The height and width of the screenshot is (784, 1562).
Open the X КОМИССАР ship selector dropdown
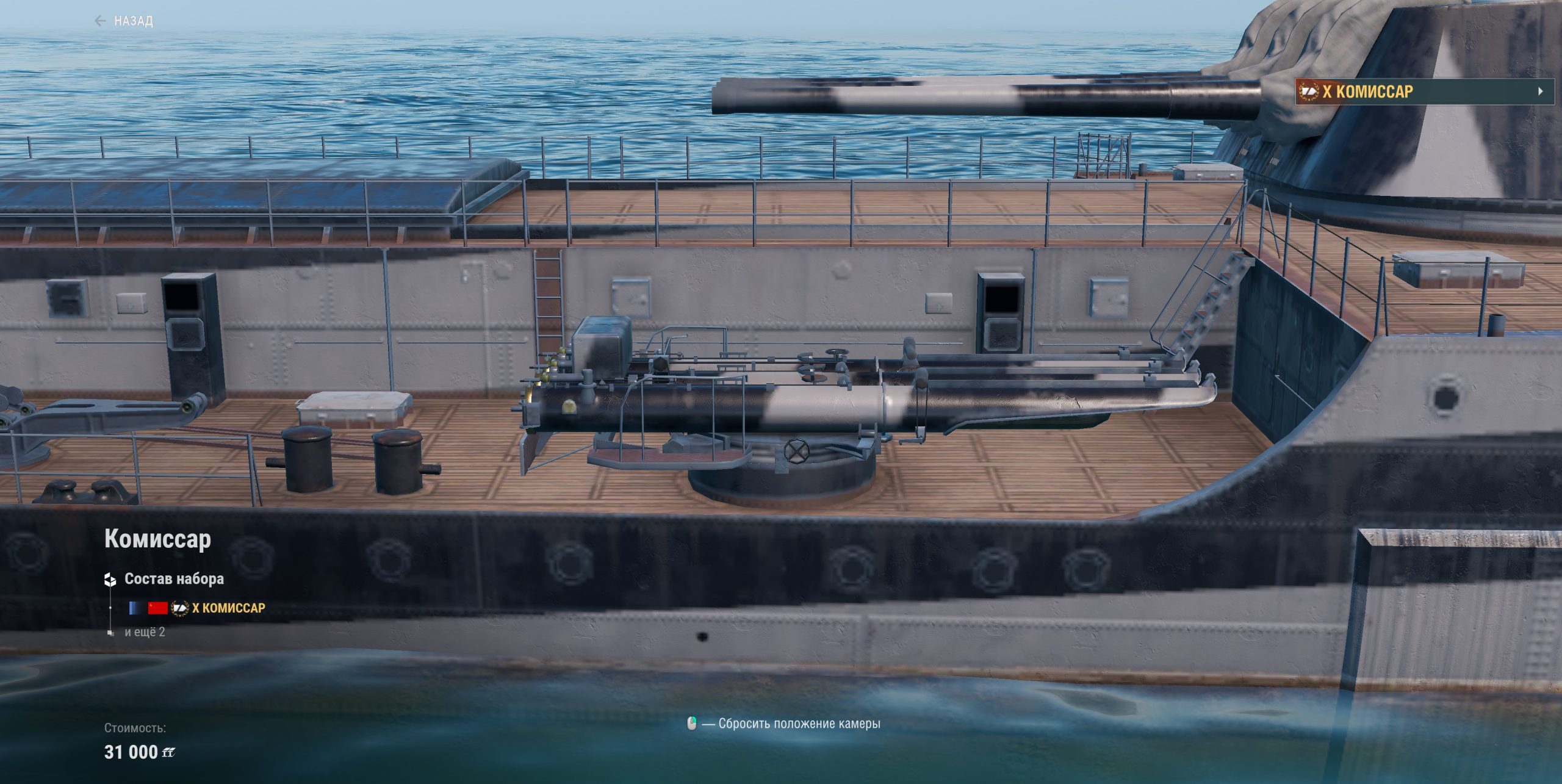click(x=1424, y=92)
